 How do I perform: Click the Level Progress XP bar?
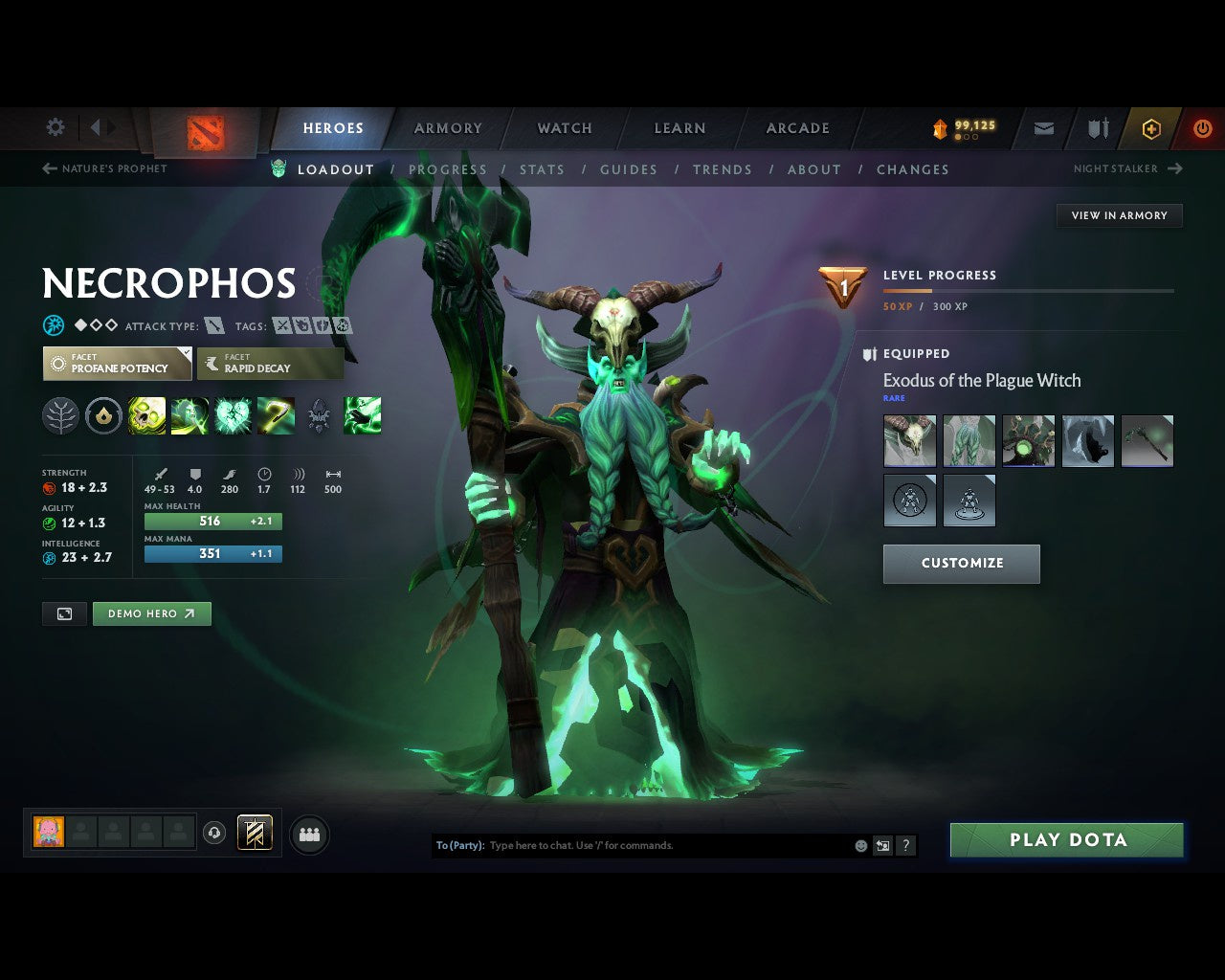tap(1029, 290)
